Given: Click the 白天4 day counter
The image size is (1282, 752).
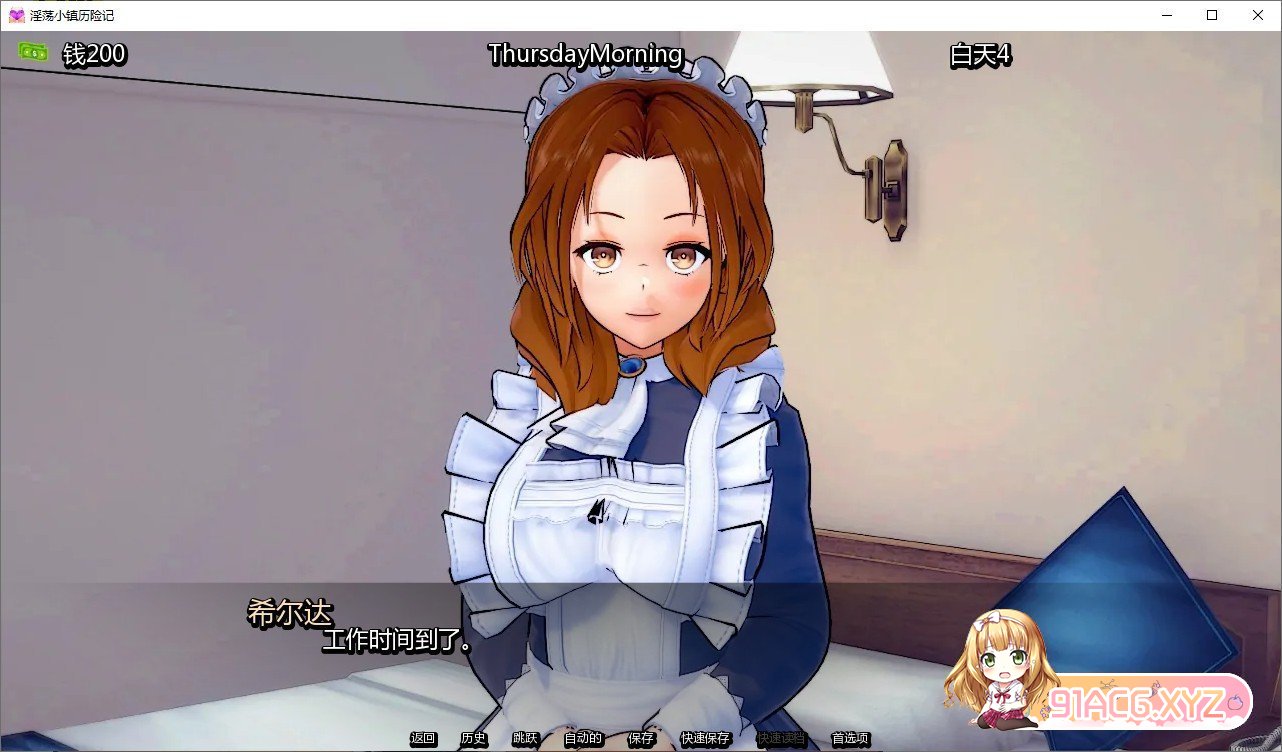Looking at the screenshot, I should pyautogui.click(x=978, y=56).
